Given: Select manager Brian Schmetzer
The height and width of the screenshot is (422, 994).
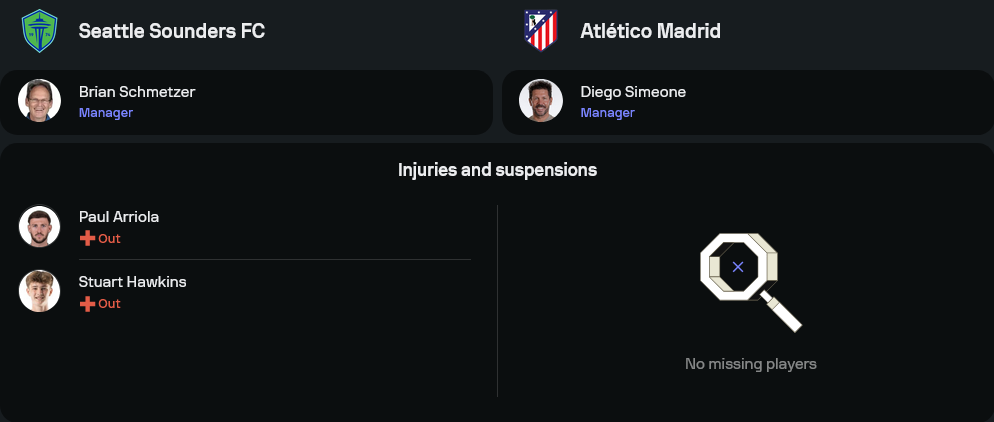Looking at the screenshot, I should (137, 92).
